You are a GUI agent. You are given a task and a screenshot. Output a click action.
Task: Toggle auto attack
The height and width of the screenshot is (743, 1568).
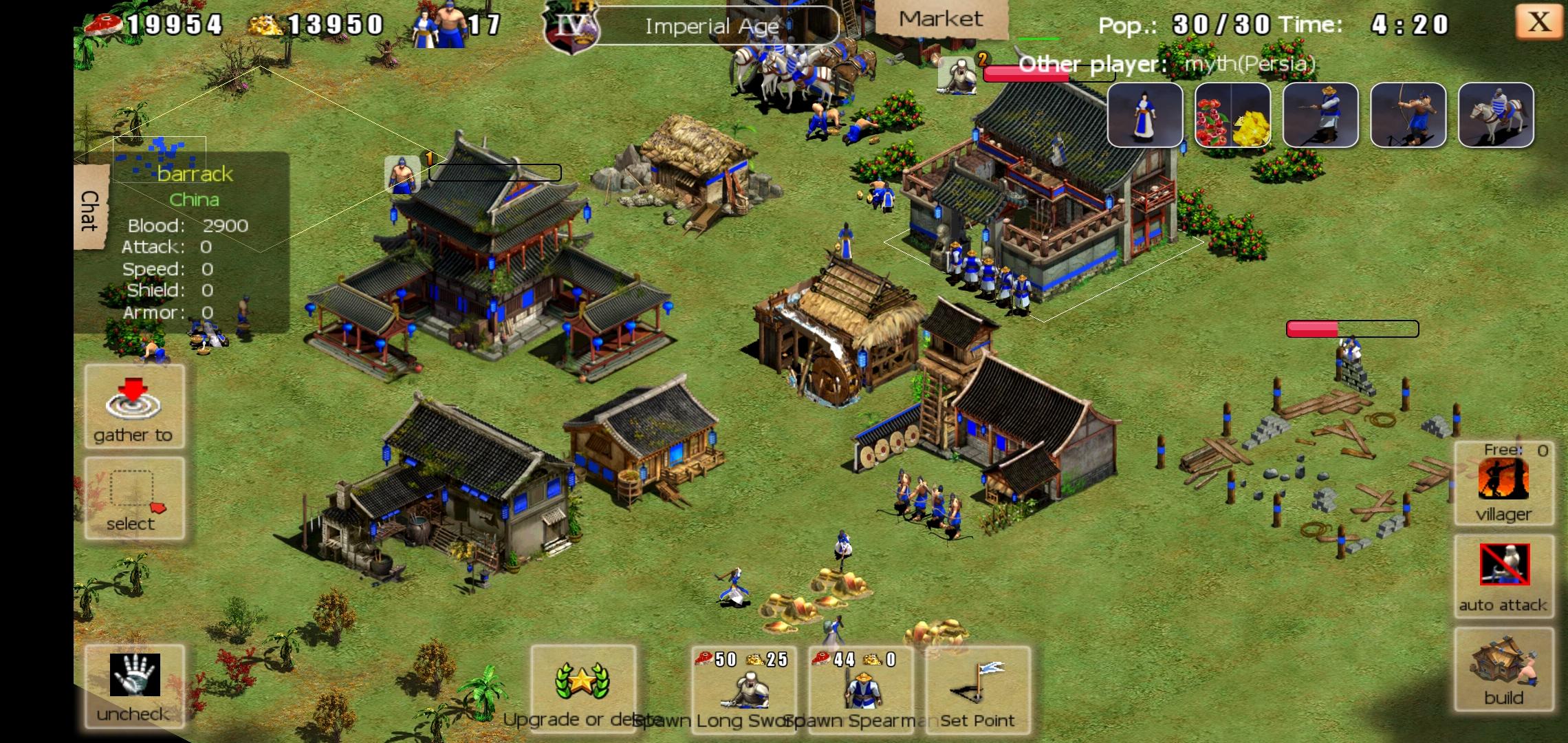(x=1504, y=576)
